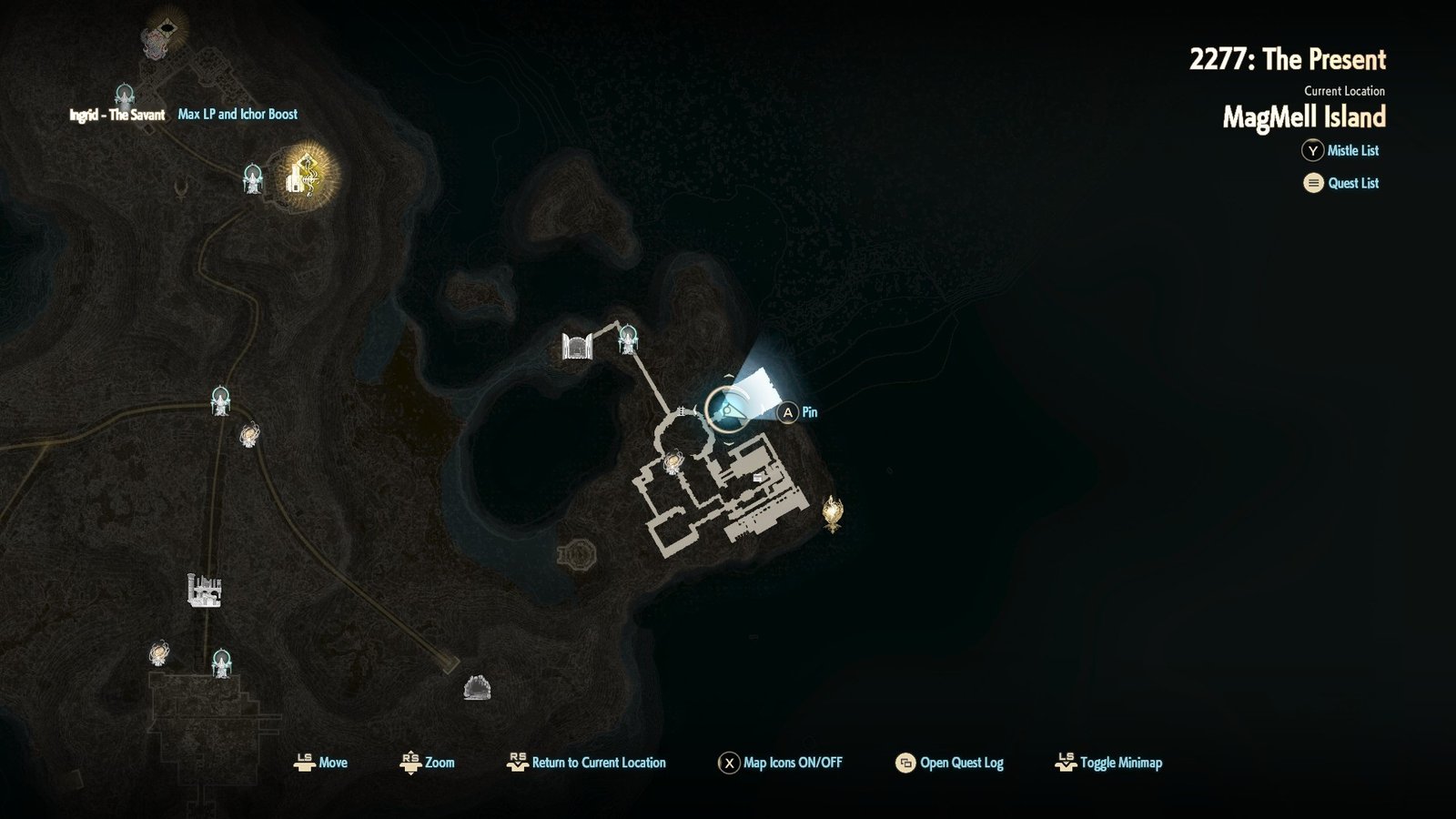Image resolution: width=1456 pixels, height=819 pixels.
Task: Select the ruined building landmark icon
Action: pos(204,590)
